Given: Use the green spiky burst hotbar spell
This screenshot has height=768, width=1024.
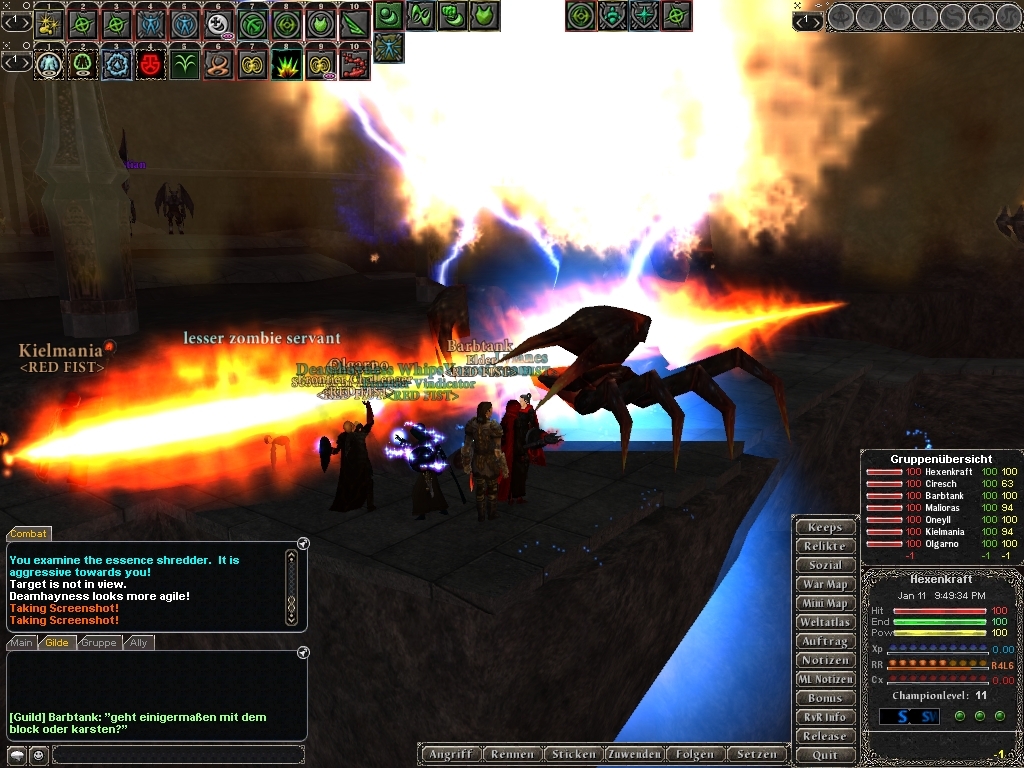Looking at the screenshot, I should [x=286, y=65].
